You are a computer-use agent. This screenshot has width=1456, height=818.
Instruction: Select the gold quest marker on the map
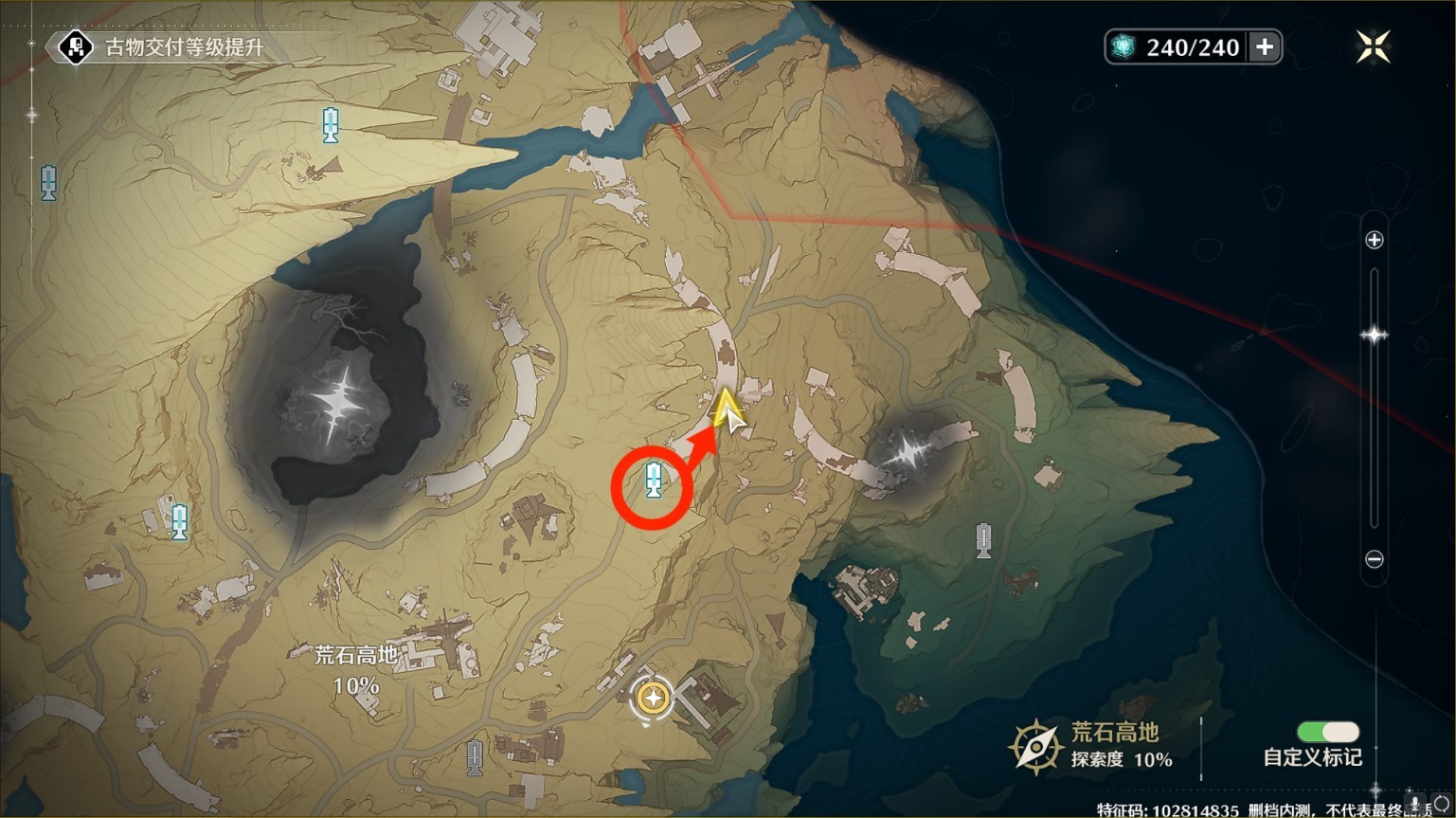point(652,699)
